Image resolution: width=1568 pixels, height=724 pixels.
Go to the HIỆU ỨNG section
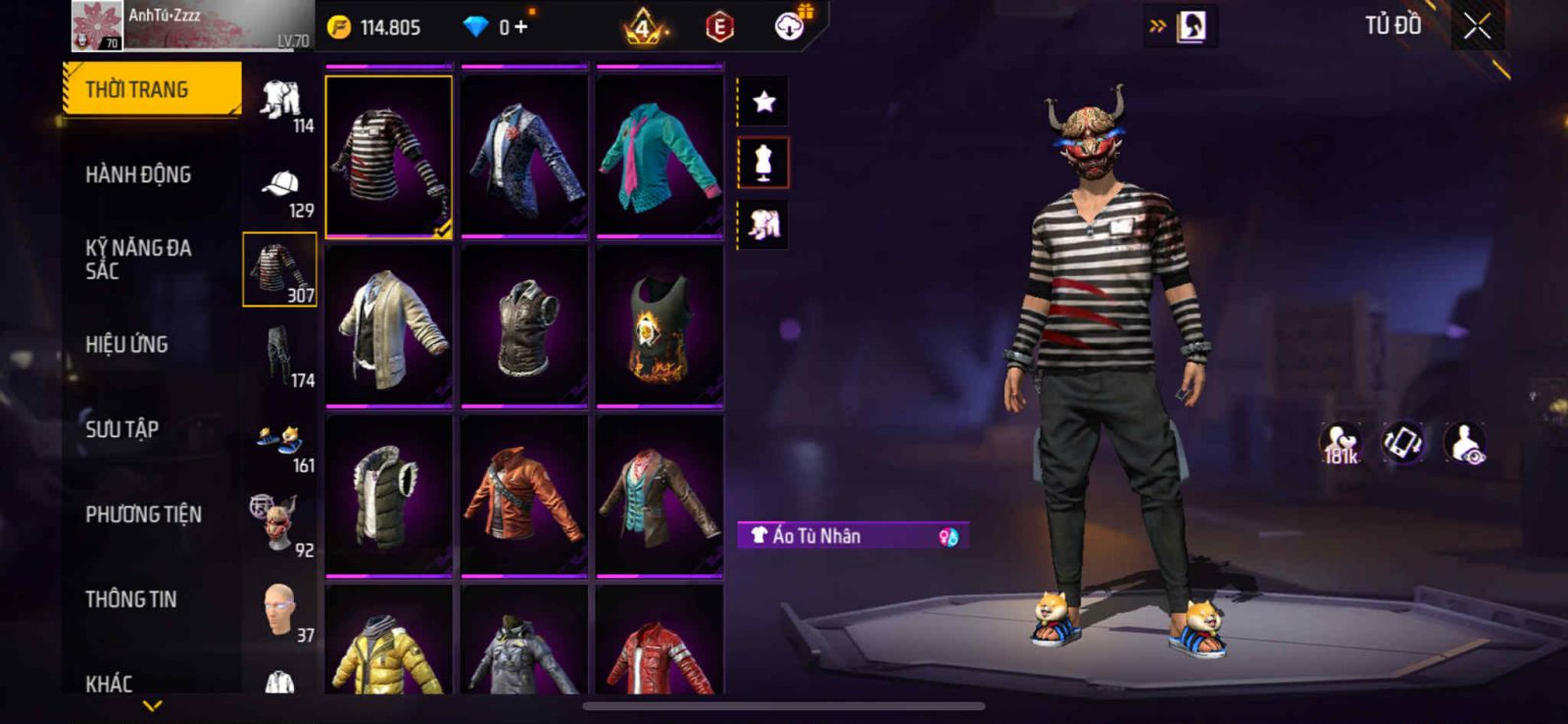(126, 344)
